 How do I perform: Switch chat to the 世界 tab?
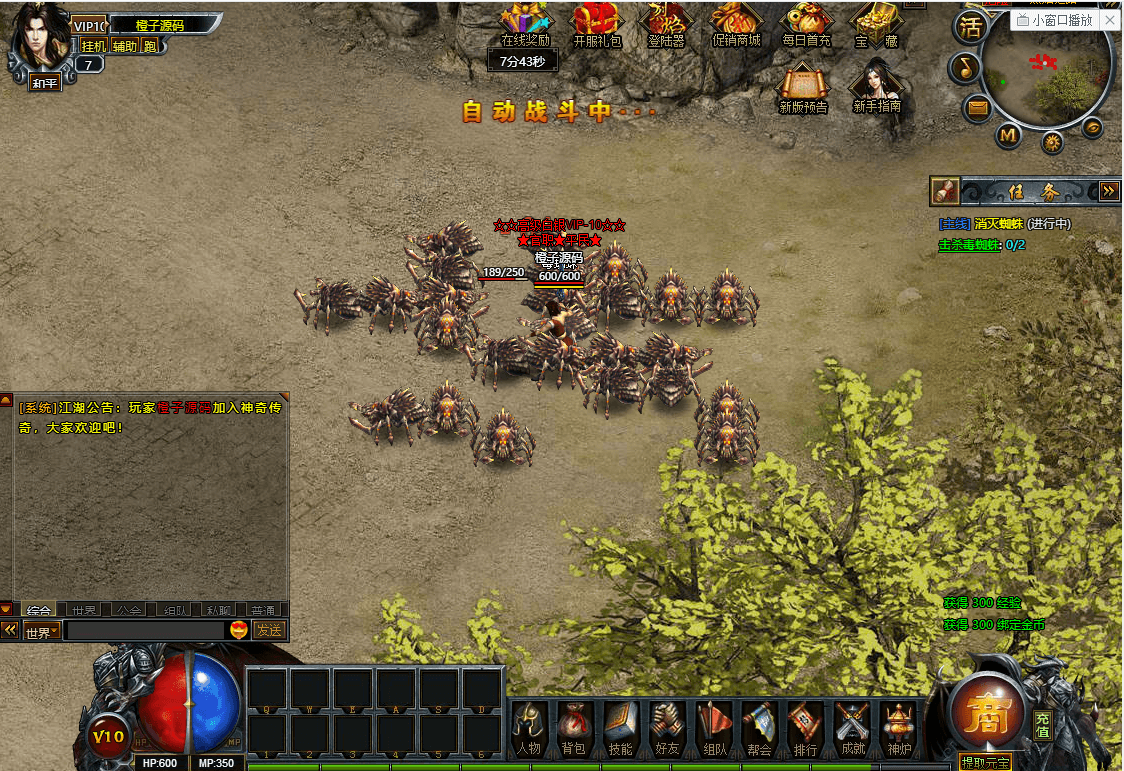click(x=83, y=610)
